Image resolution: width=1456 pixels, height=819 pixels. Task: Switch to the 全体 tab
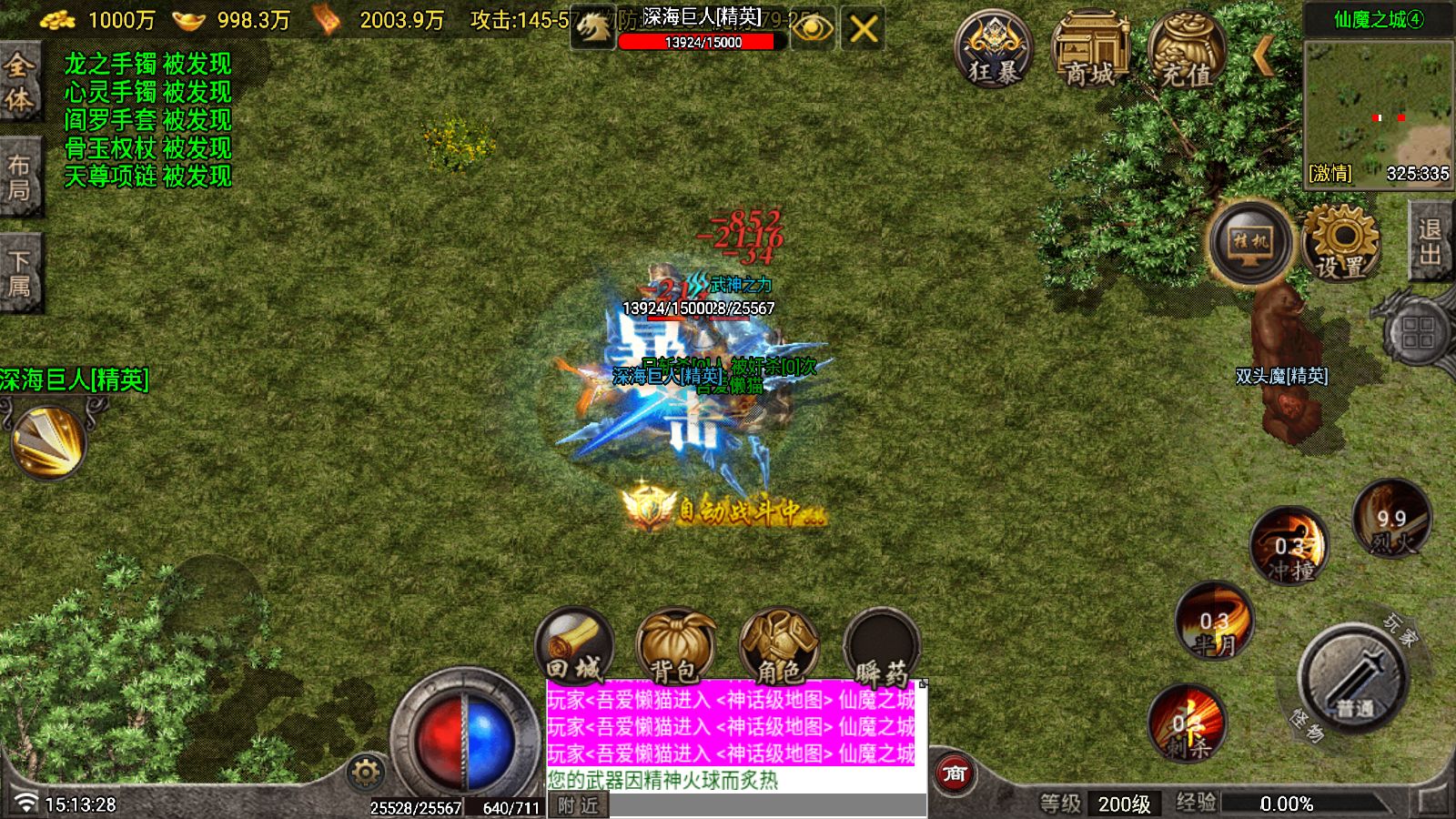[19, 81]
